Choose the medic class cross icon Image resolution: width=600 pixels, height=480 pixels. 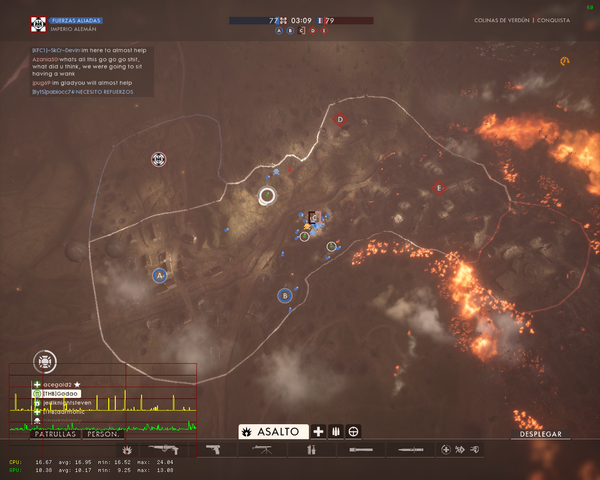319,431
